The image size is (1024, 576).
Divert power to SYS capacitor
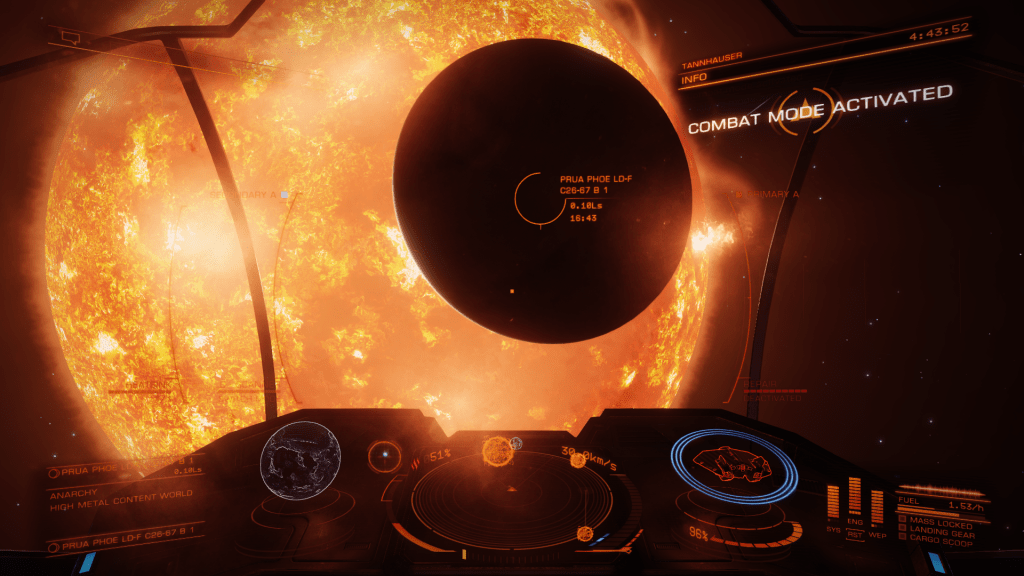833,500
